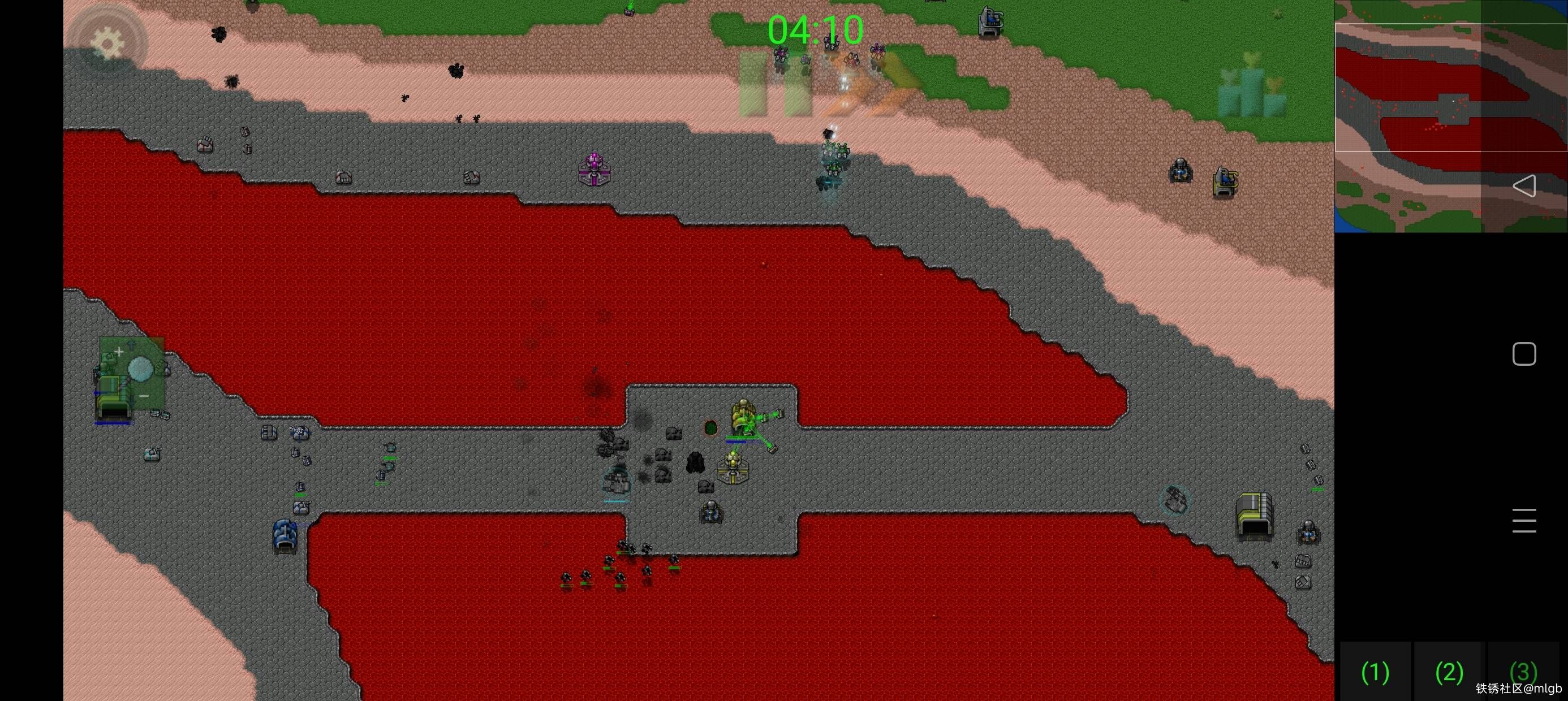Image resolution: width=1568 pixels, height=701 pixels.
Task: Open the gear settings menu
Action: pos(107,42)
